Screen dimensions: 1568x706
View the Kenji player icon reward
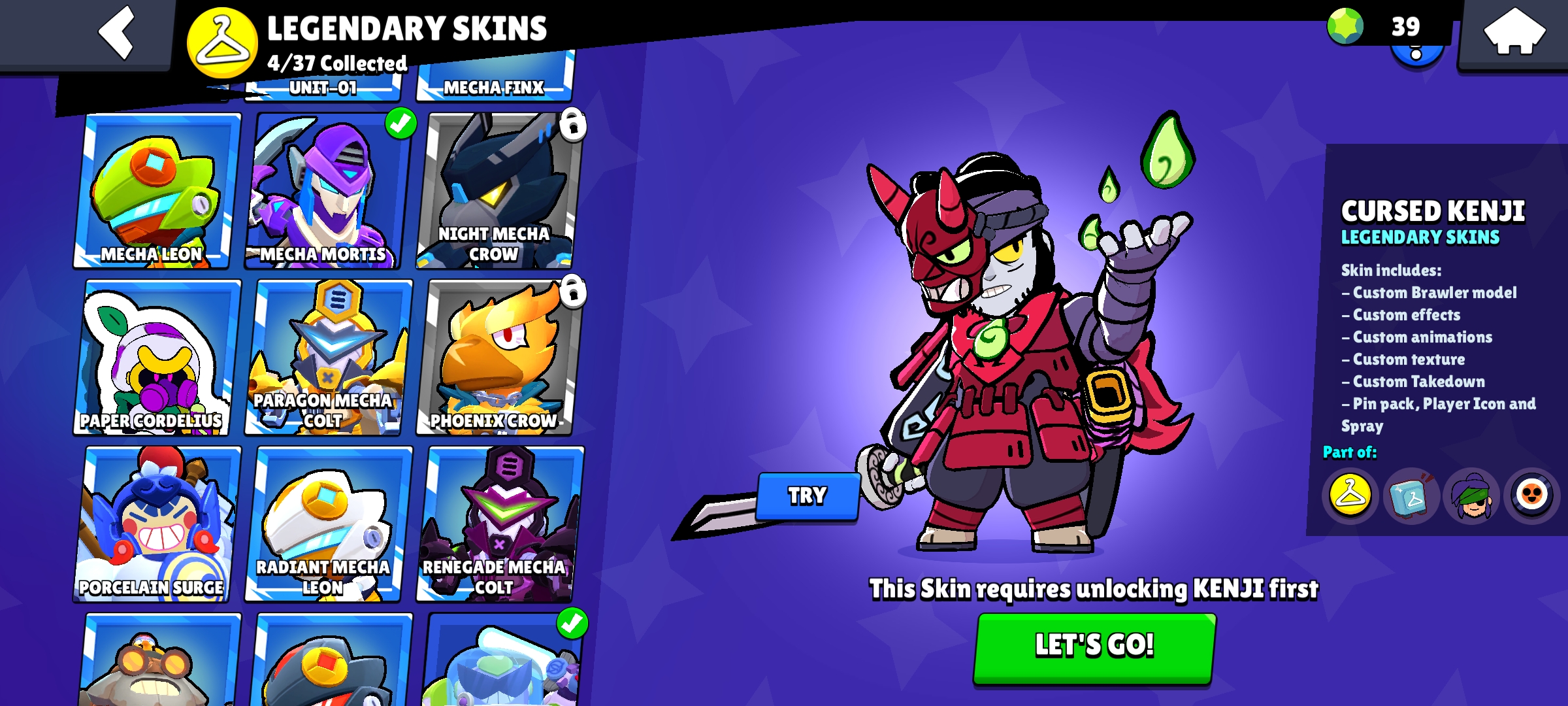[1471, 497]
